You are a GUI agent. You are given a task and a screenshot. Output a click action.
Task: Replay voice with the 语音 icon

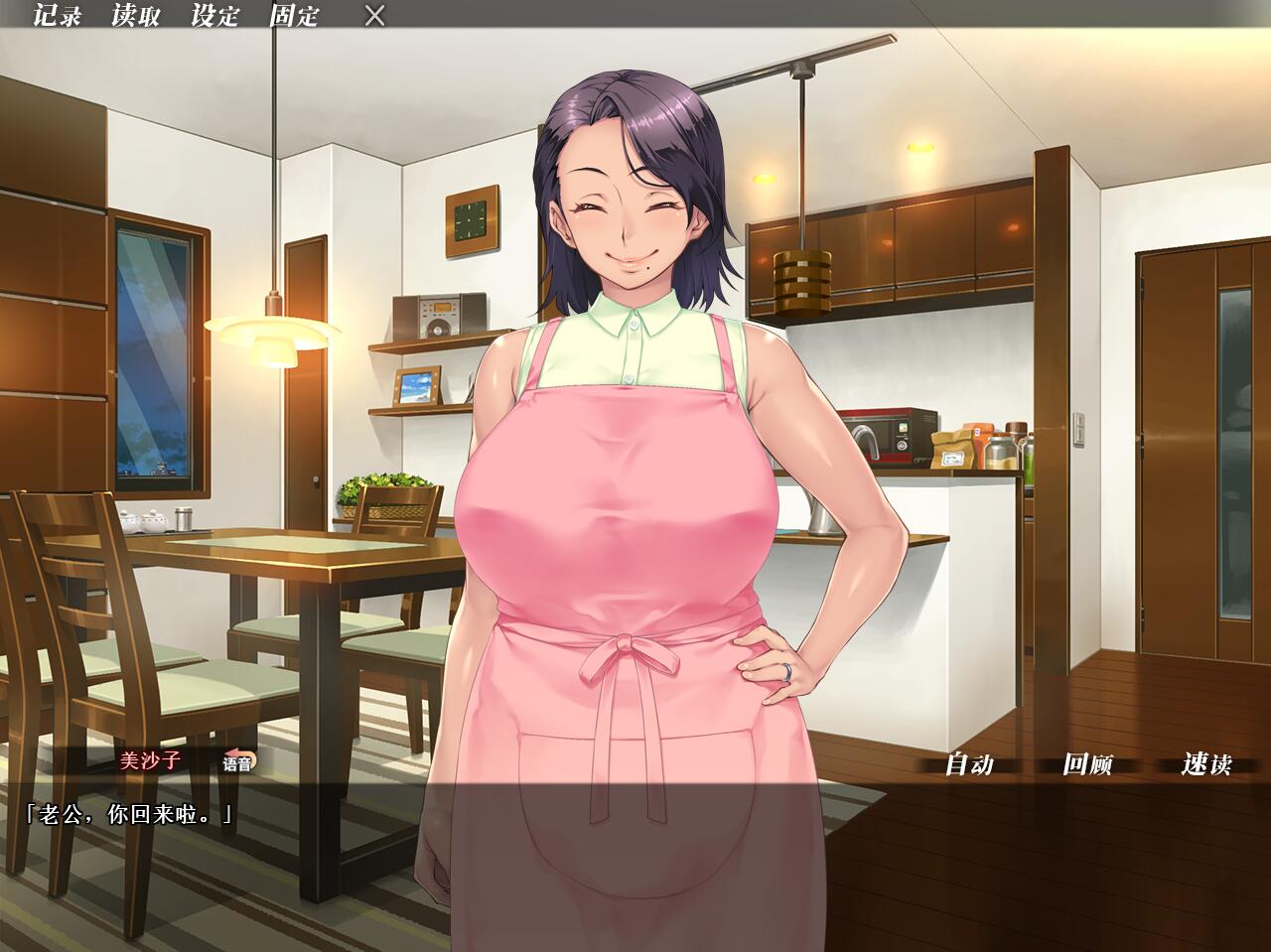[238, 762]
